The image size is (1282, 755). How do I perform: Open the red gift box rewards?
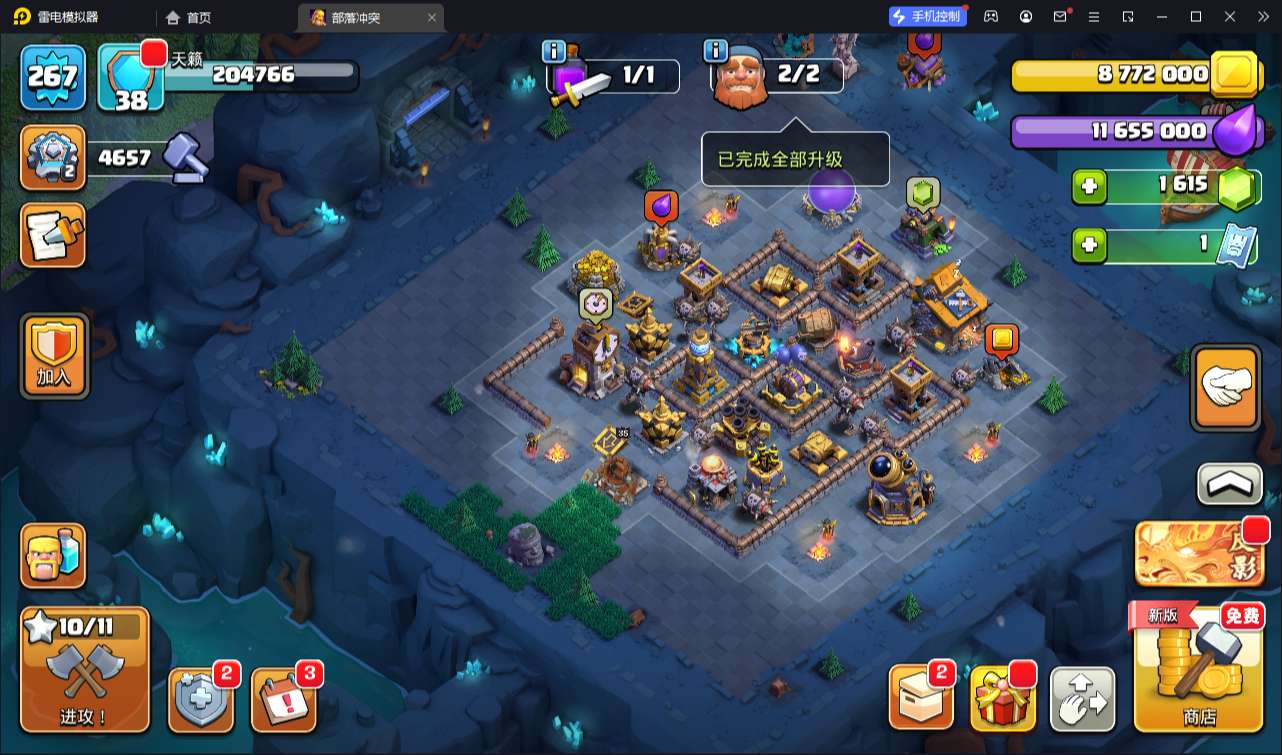tap(1003, 697)
